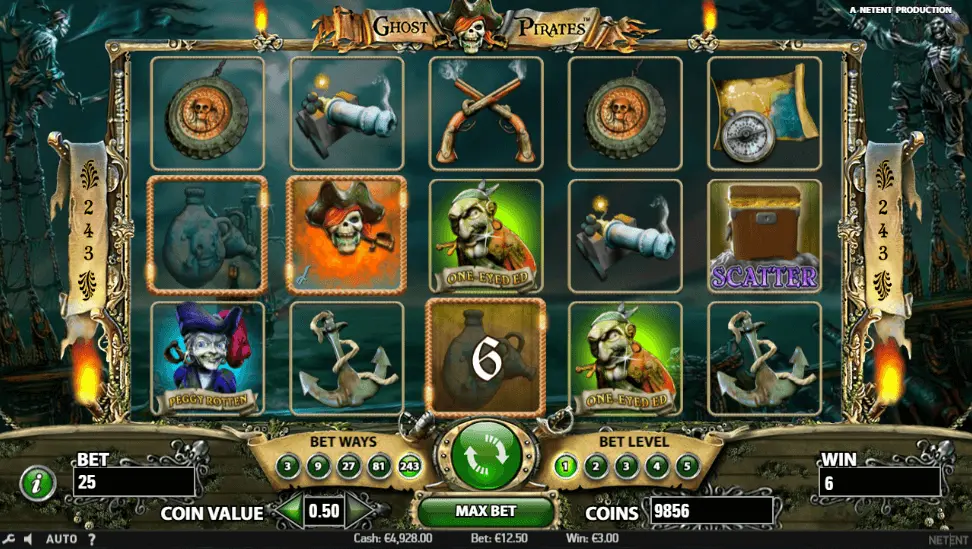This screenshot has height=549, width=972.
Task: Activate AUTO play
Action: 61,540
